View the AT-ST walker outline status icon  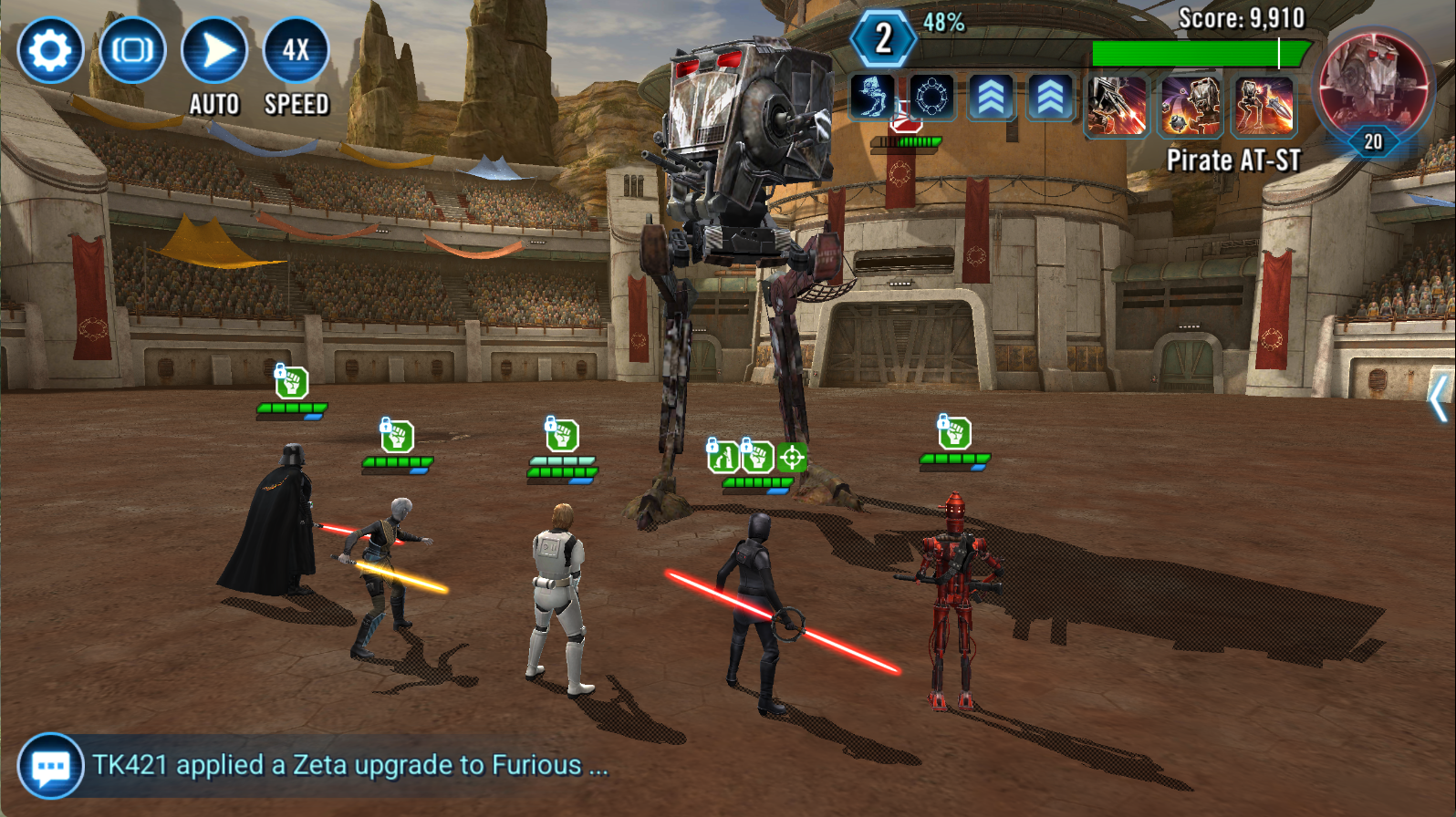pyautogui.click(x=872, y=97)
